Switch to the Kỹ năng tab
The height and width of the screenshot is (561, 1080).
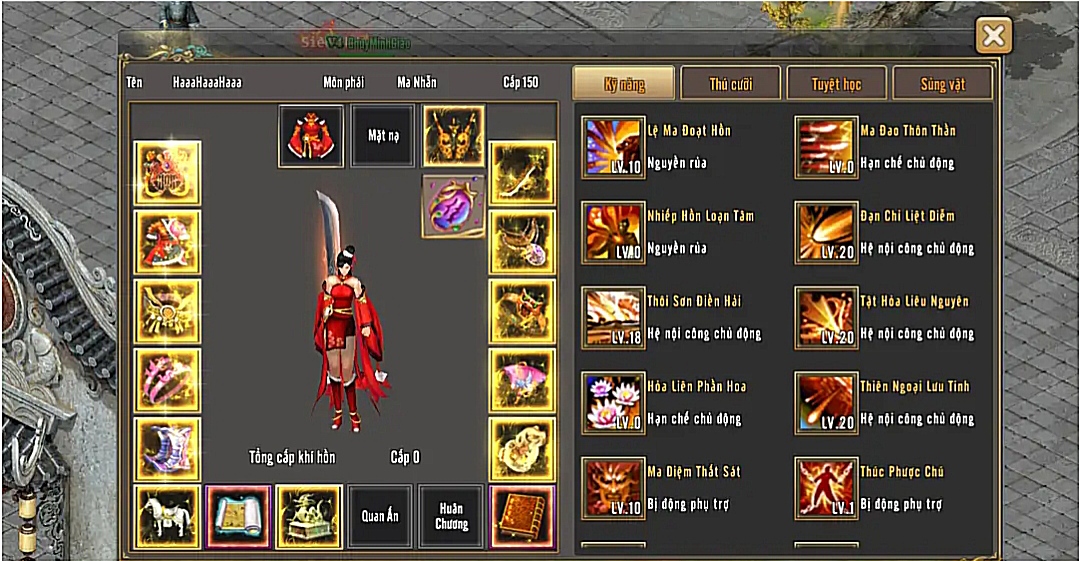point(624,84)
